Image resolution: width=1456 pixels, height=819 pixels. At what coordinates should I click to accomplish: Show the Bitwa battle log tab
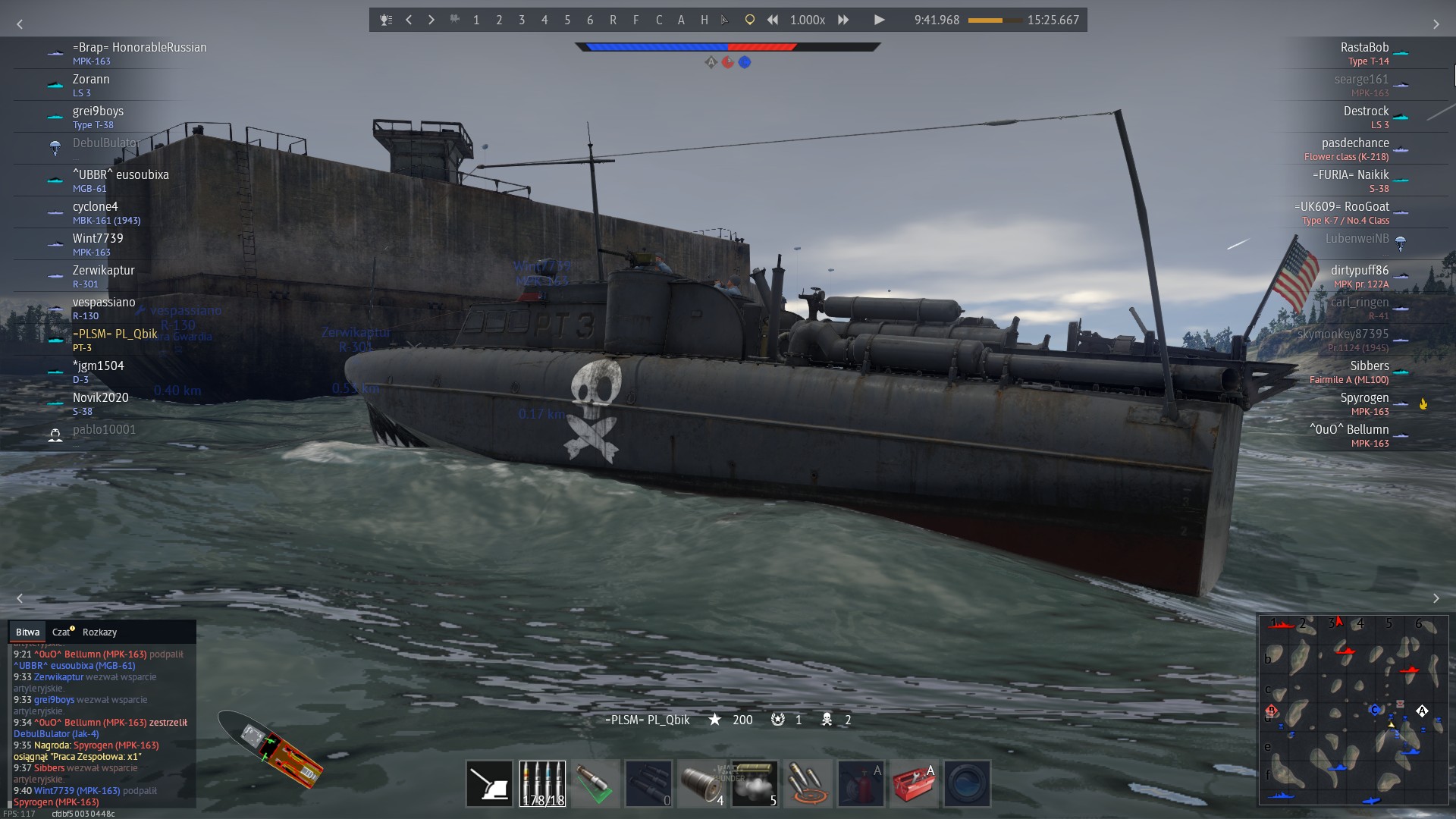(27, 632)
